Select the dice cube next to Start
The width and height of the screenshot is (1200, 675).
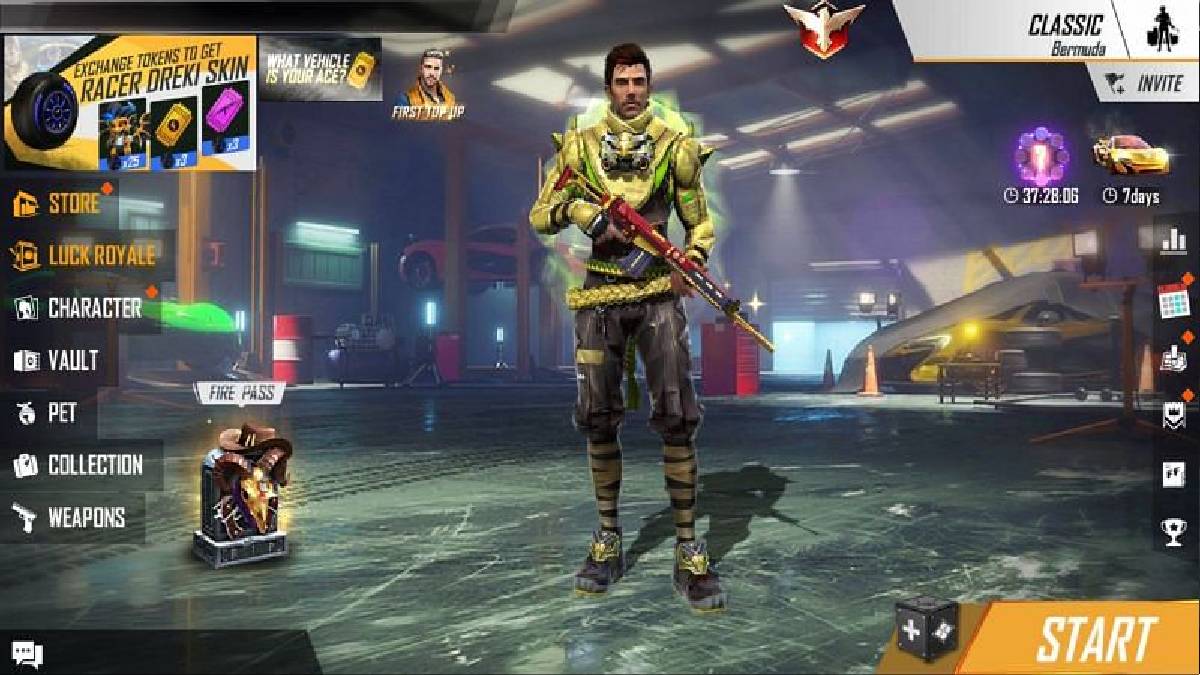(925, 629)
